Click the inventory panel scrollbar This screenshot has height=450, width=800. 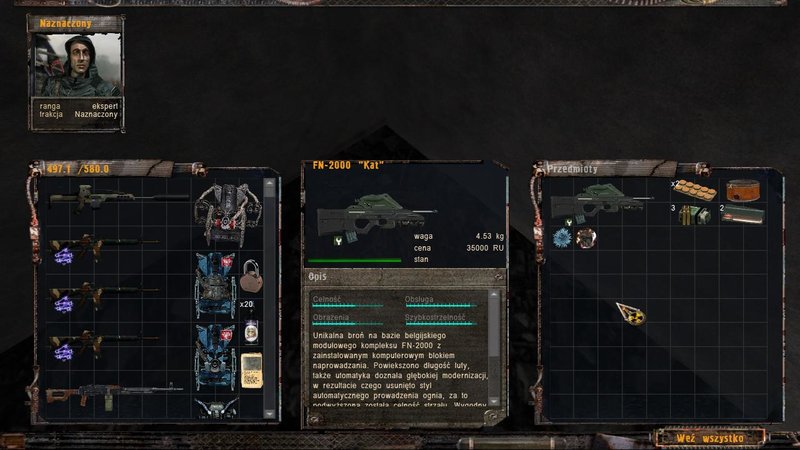[269, 300]
